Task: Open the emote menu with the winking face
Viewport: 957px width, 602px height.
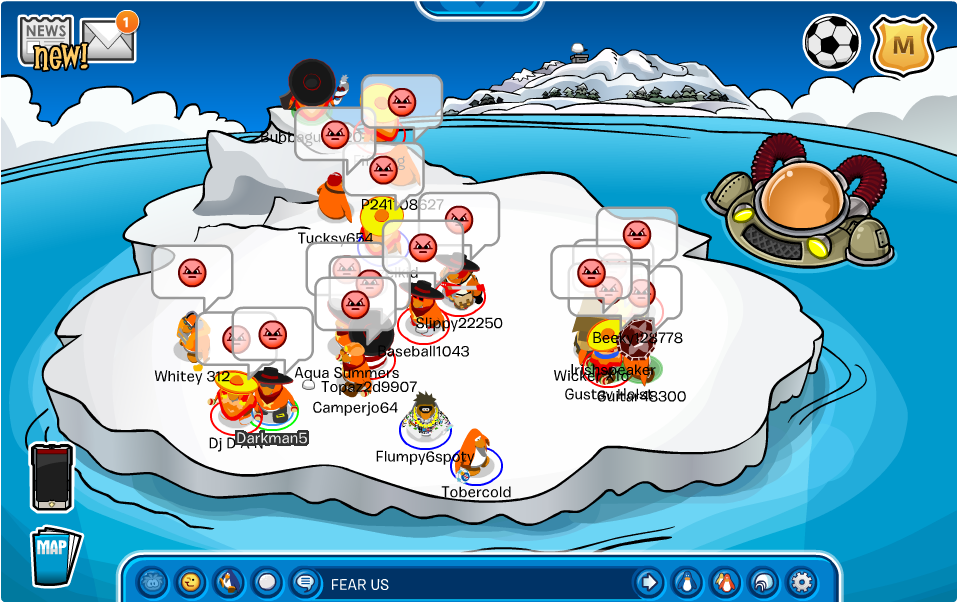Action: pos(190,582)
